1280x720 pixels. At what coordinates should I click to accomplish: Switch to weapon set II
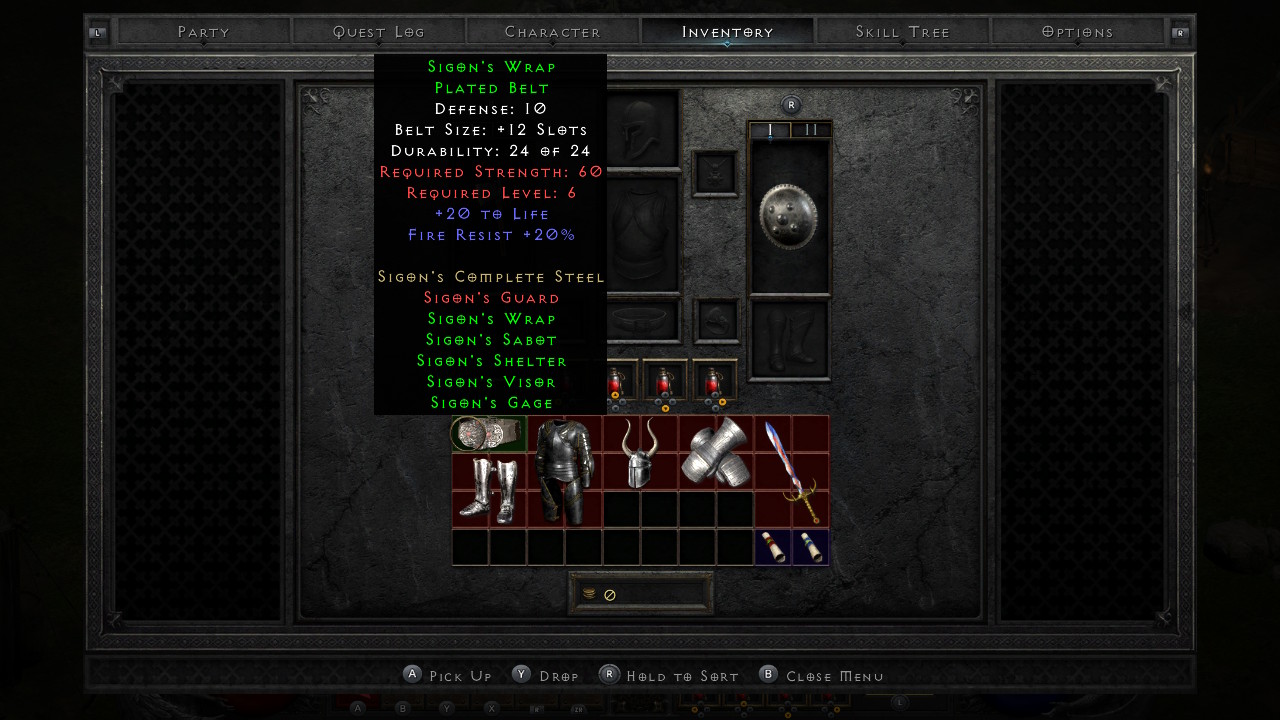tap(811, 130)
